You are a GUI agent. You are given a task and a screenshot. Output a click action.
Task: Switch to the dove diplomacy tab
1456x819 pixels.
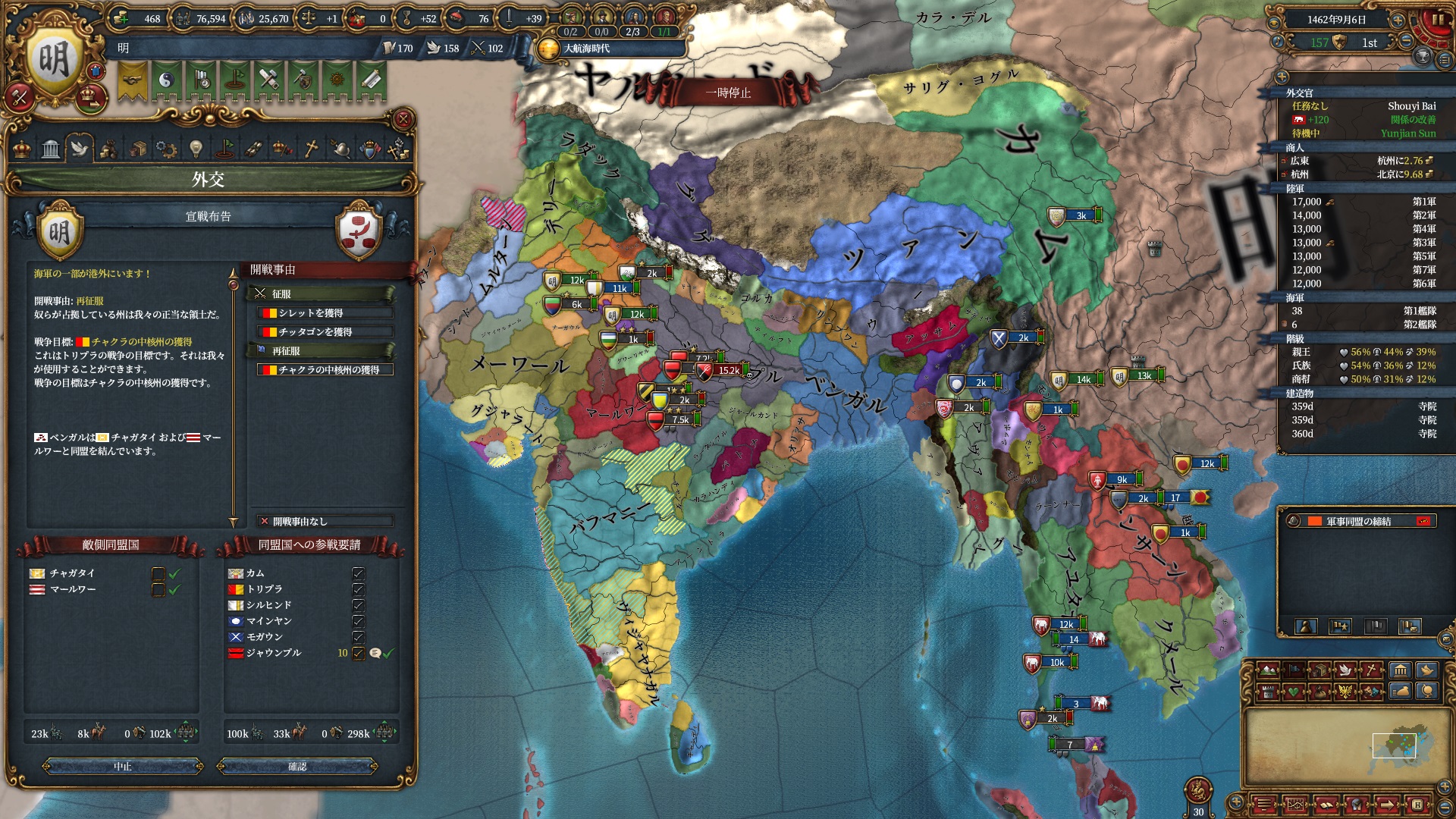pos(80,149)
